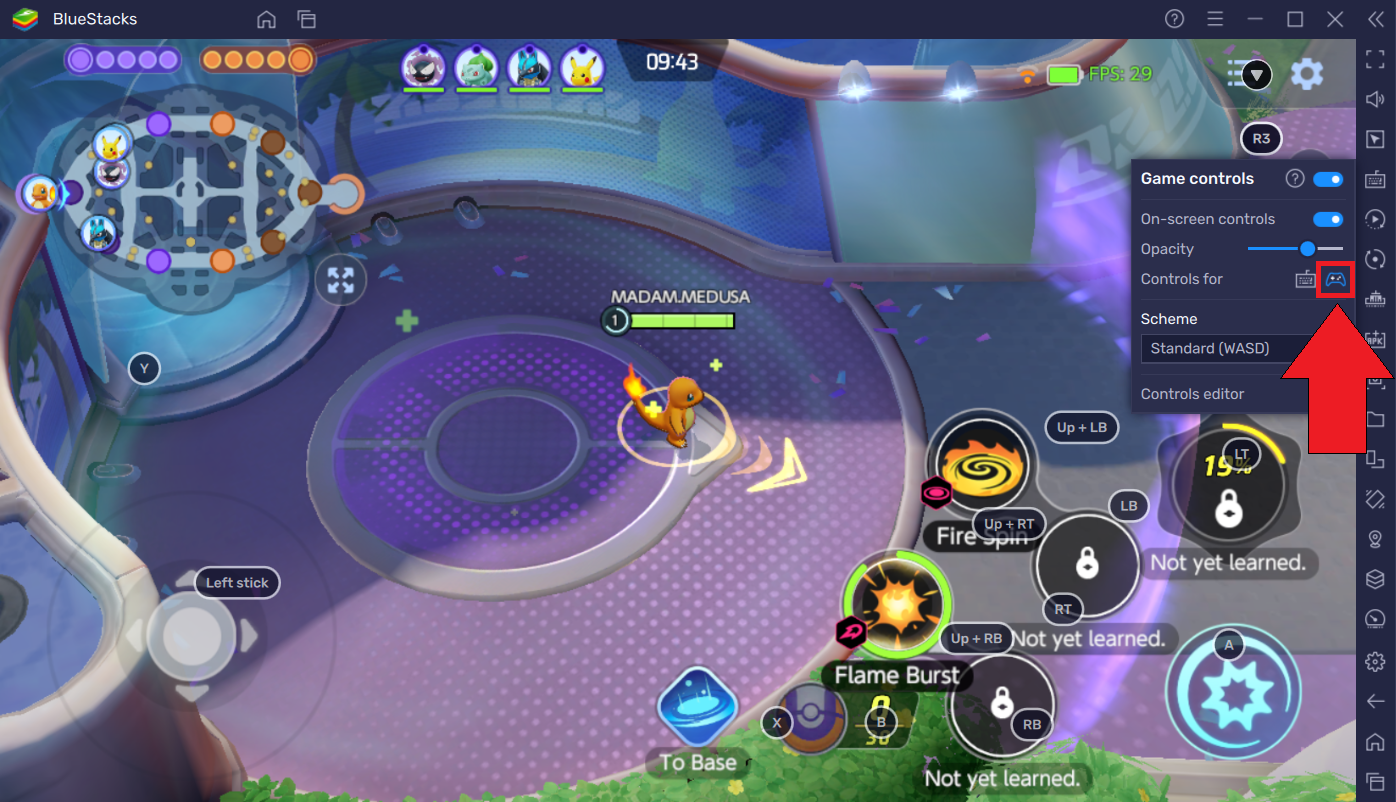The width and height of the screenshot is (1396, 802).
Task: Open the hamburger menu in title bar
Action: click(x=1215, y=19)
